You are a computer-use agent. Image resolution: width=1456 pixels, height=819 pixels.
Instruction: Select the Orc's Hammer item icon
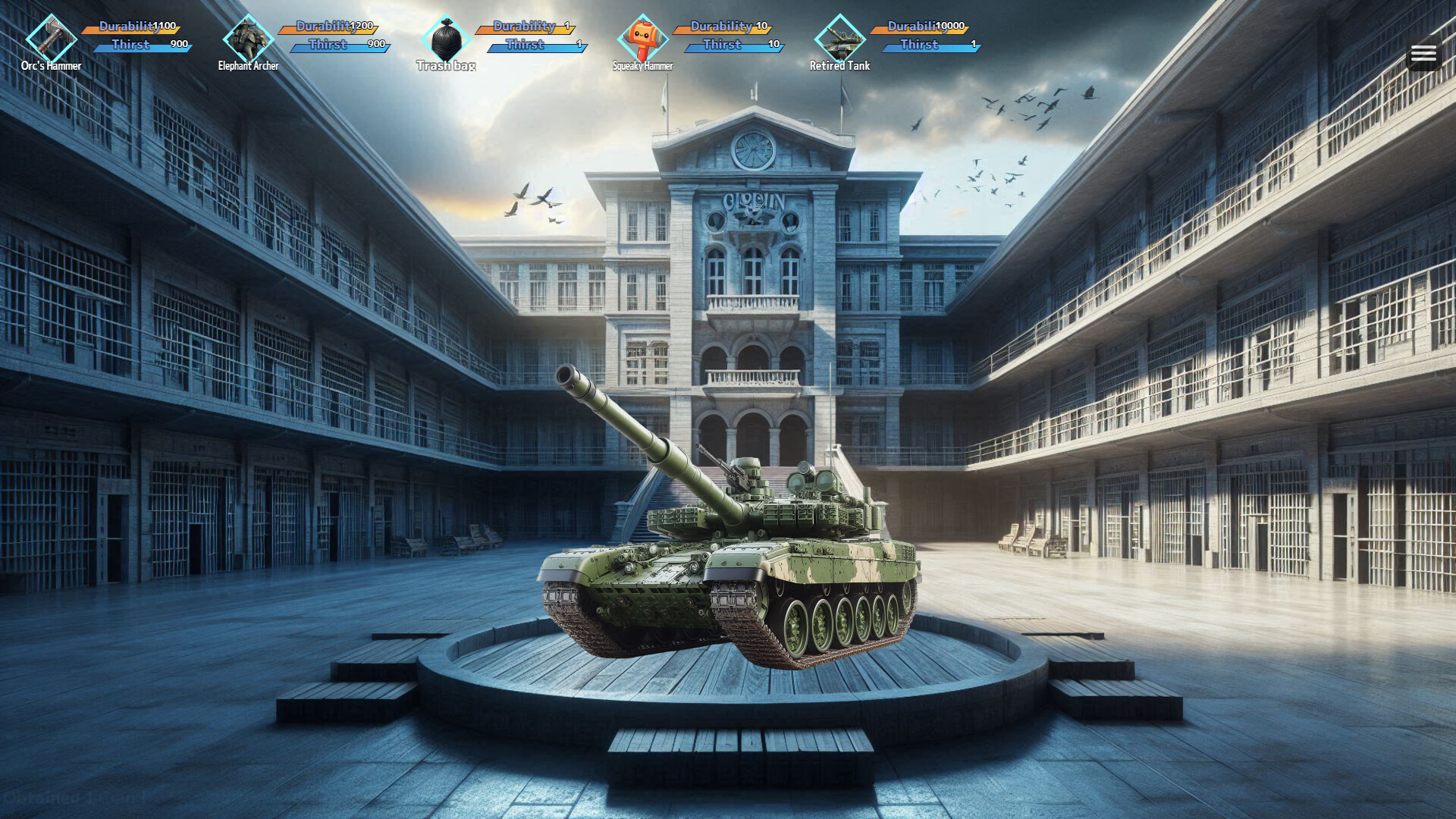point(52,38)
